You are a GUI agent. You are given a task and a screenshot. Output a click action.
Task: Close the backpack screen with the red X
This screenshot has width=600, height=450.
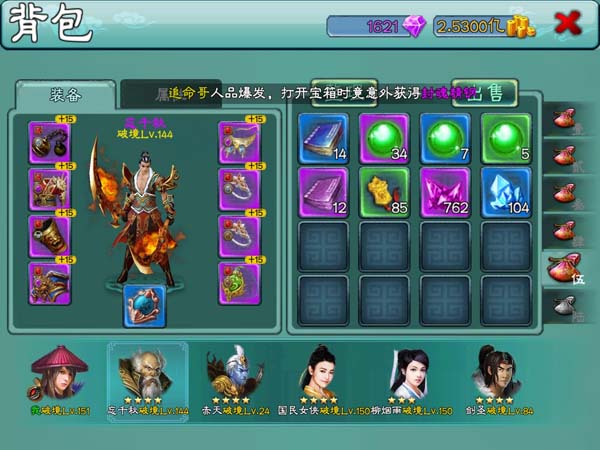click(x=568, y=24)
